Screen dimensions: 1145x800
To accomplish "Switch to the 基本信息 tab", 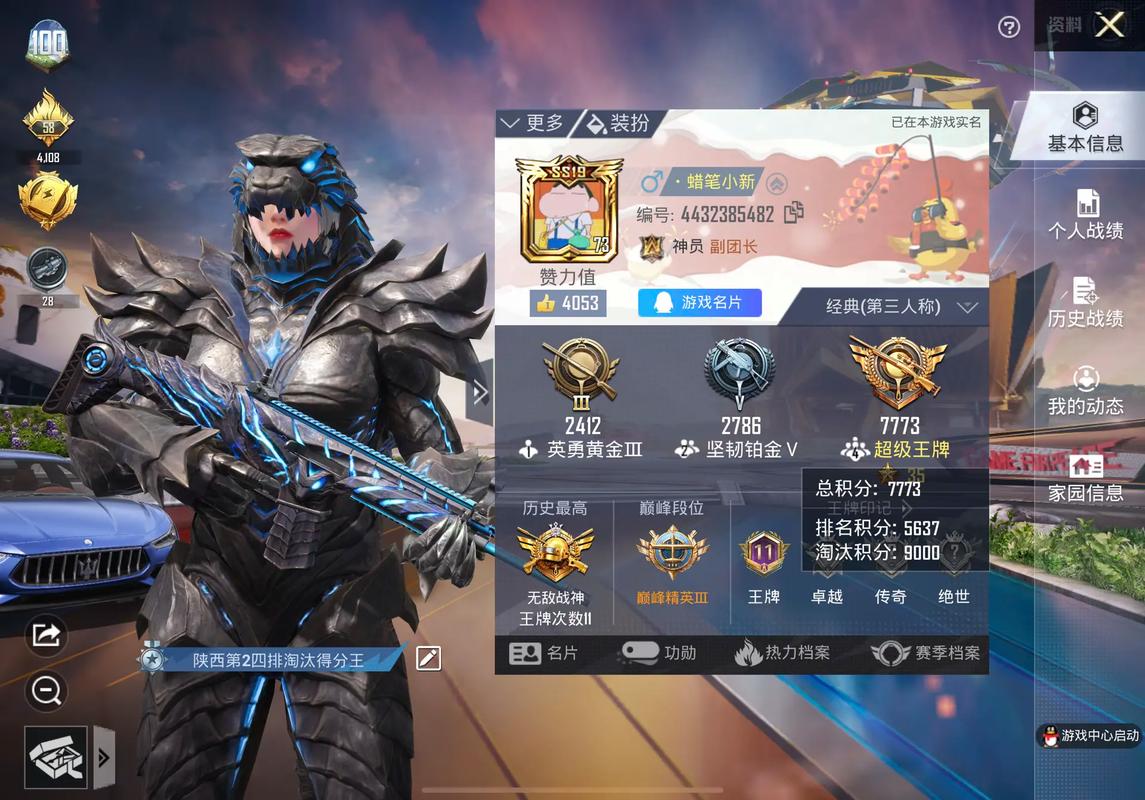I will pos(1085,128).
